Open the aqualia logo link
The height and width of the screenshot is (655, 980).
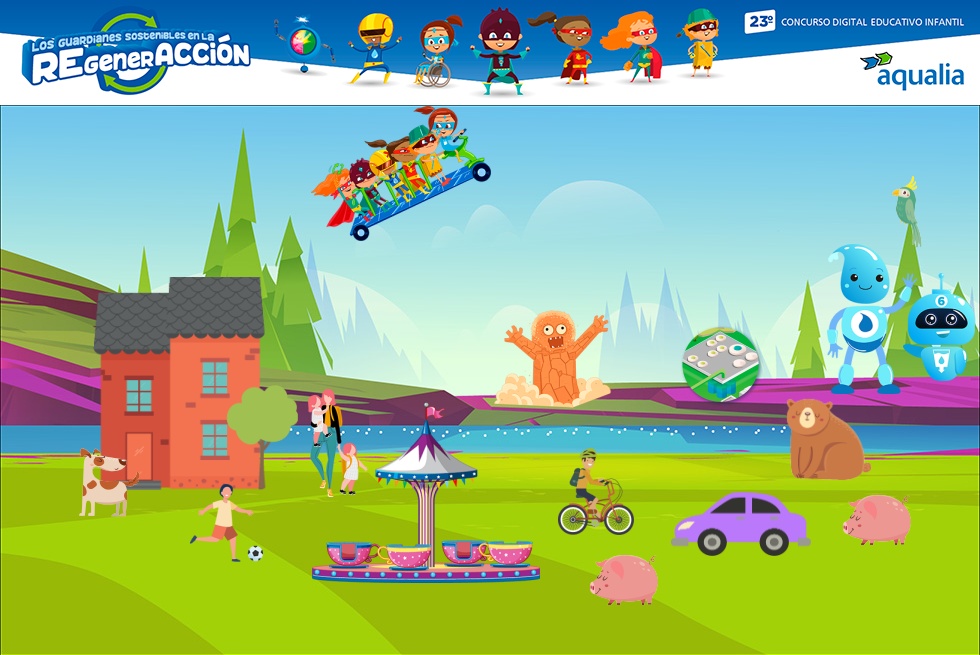pyautogui.click(x=912, y=70)
